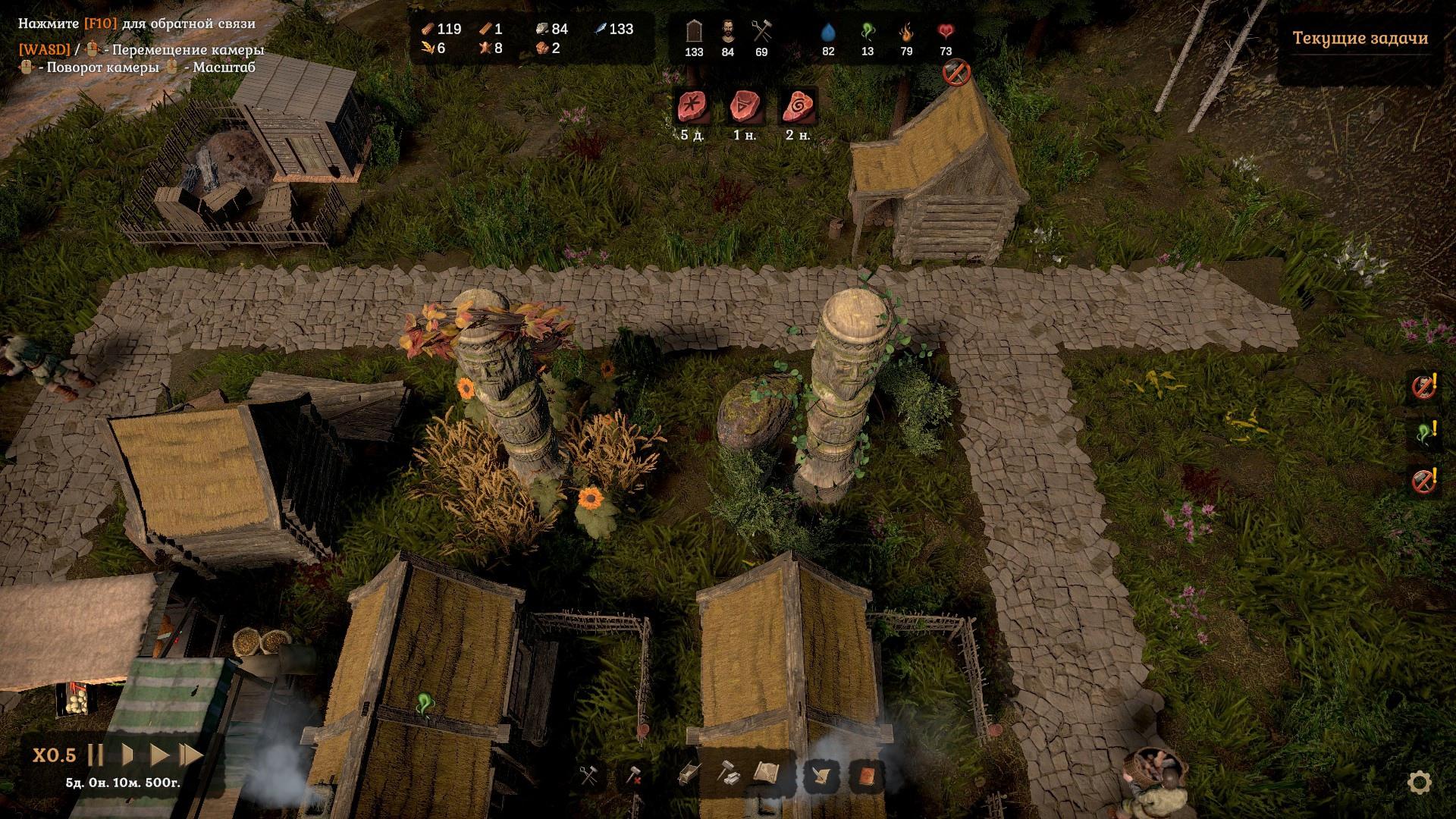Set normal speed with the single arrow

[x=128, y=755]
